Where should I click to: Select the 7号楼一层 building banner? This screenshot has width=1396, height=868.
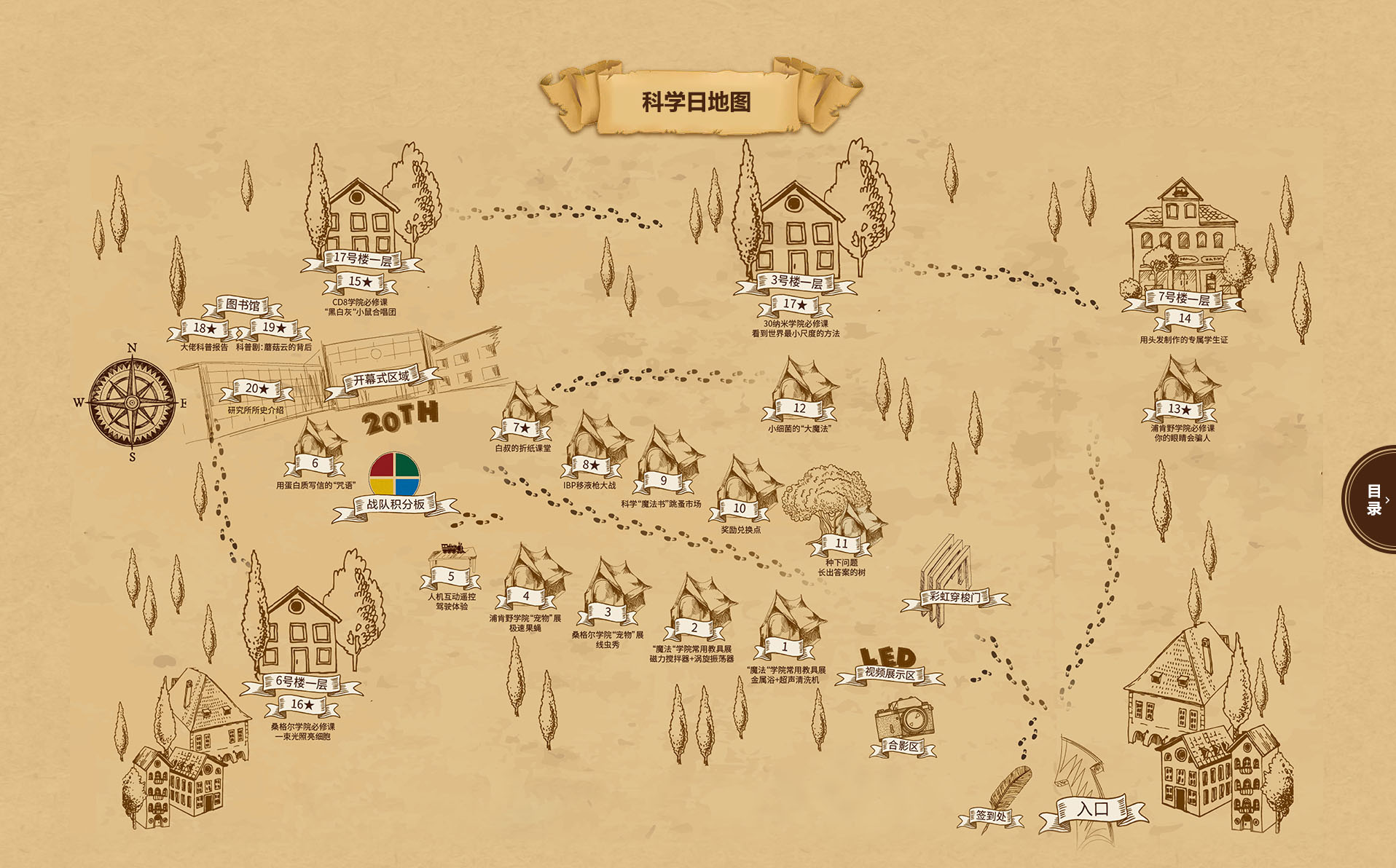click(1184, 299)
